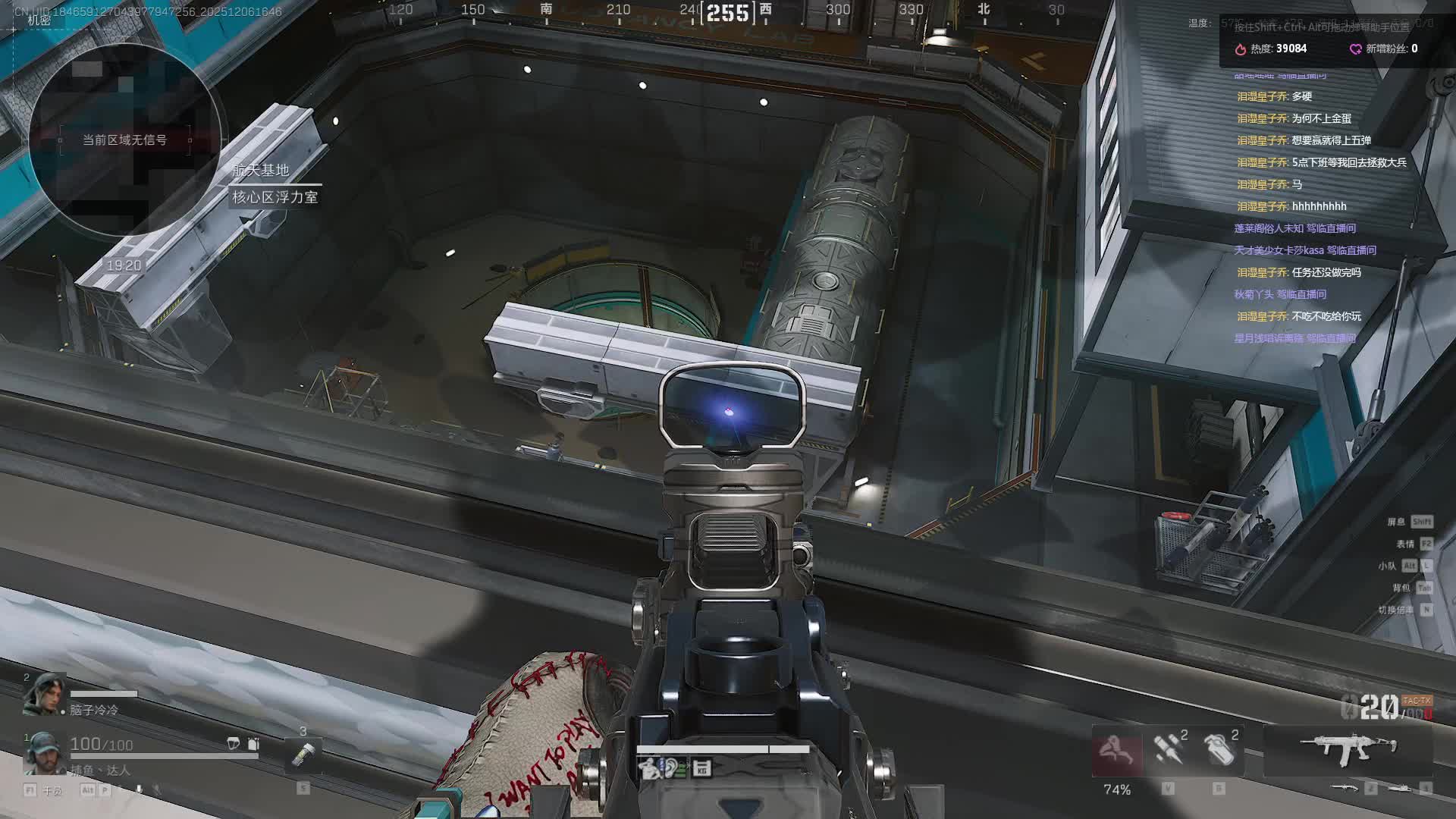
Task: Toggle the microphone icon under squad list
Action: (x=139, y=789)
